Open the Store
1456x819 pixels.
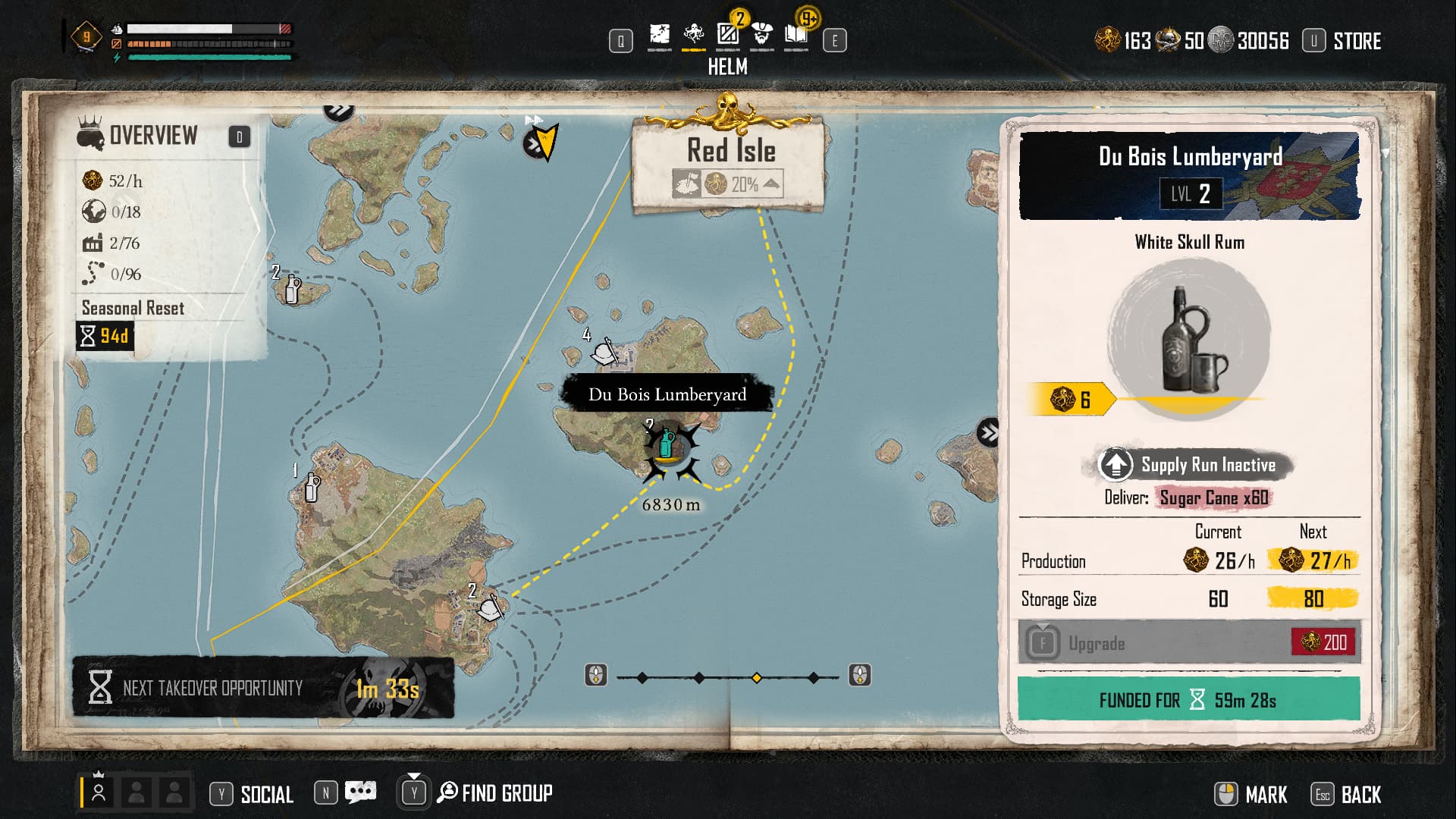1356,41
